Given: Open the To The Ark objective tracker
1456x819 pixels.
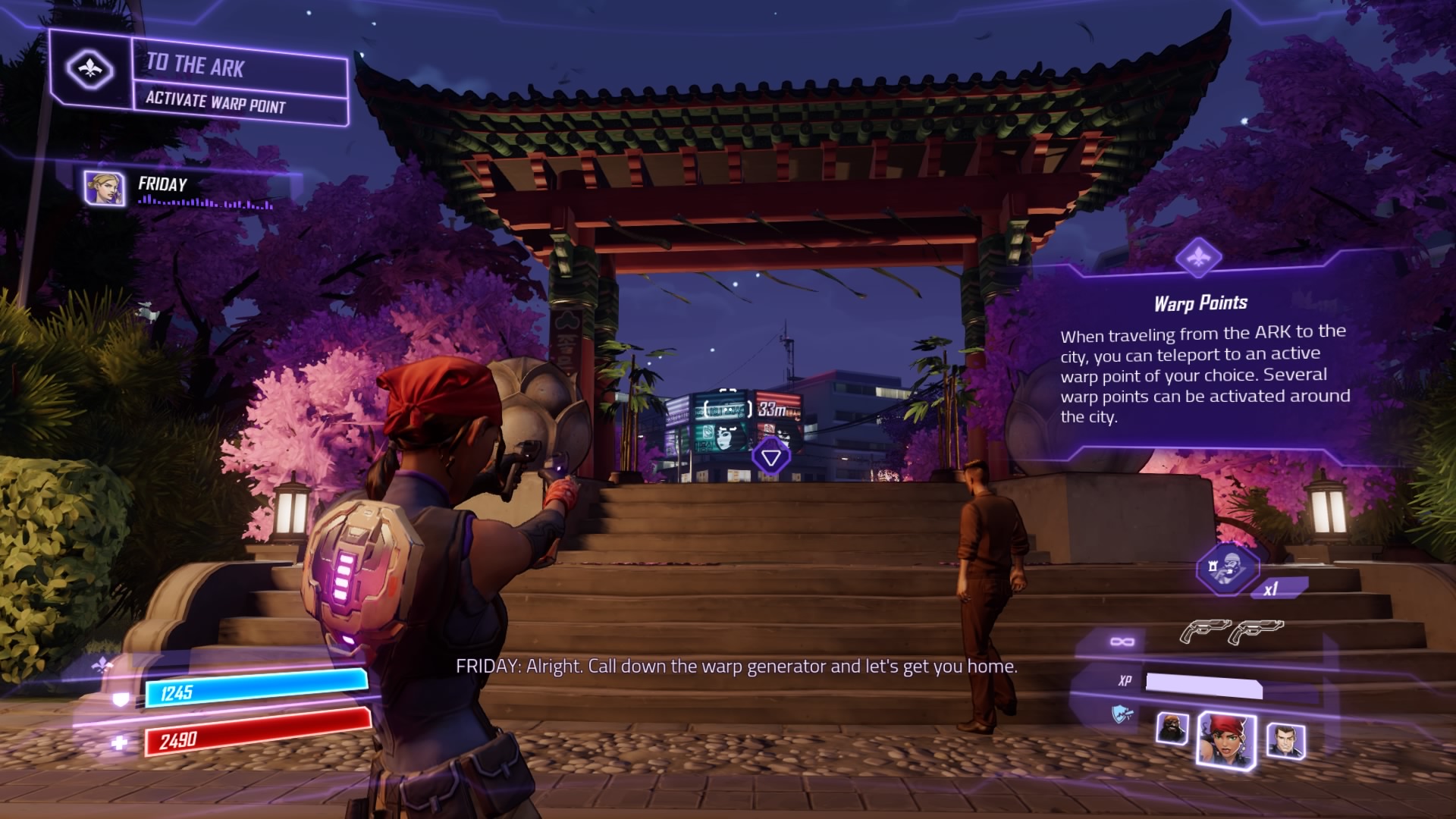Looking at the screenshot, I should click(240, 82).
